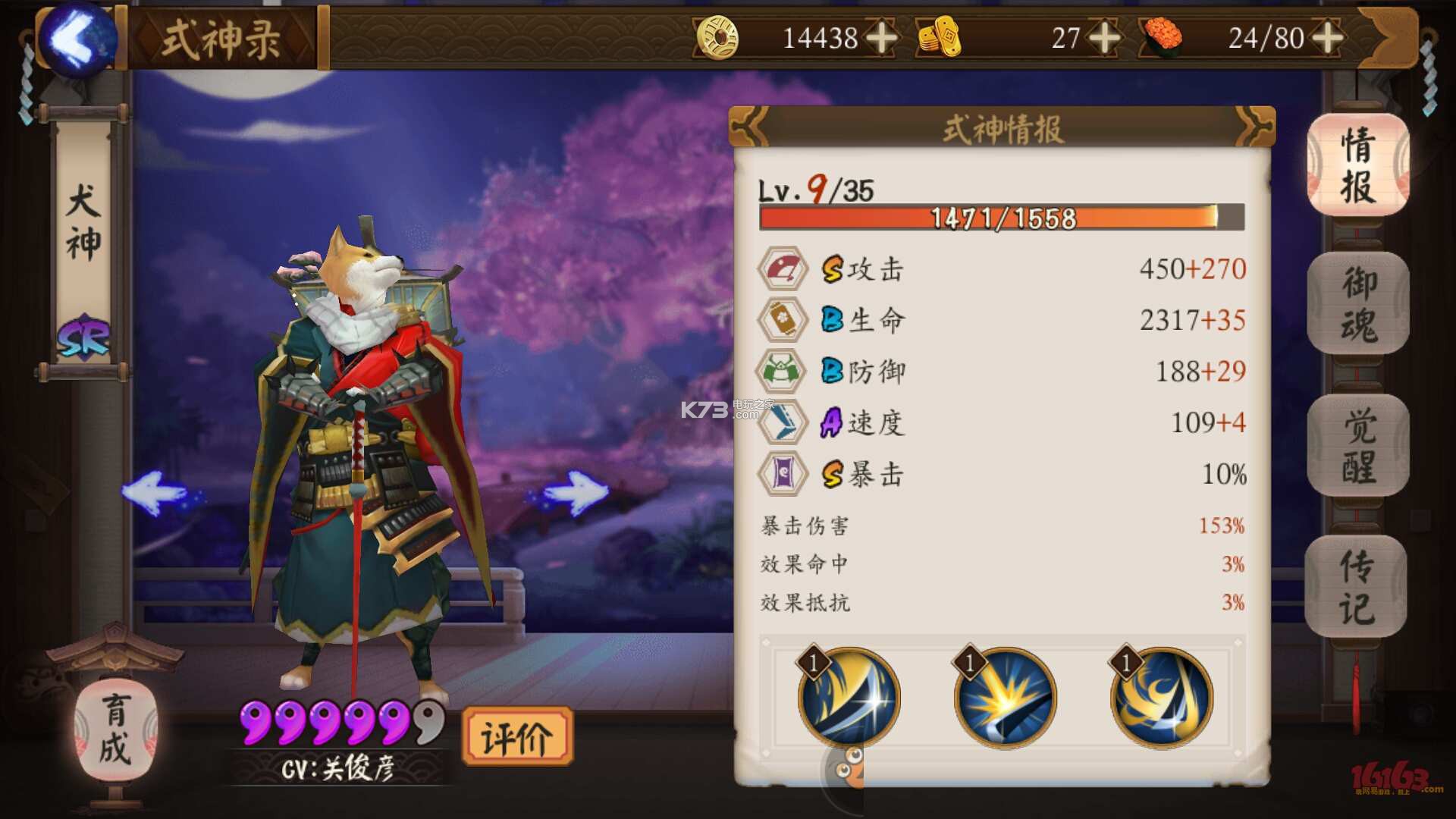The image size is (1456, 819).
Task: Show the previous shikigami with left arrow
Action: [x=155, y=493]
